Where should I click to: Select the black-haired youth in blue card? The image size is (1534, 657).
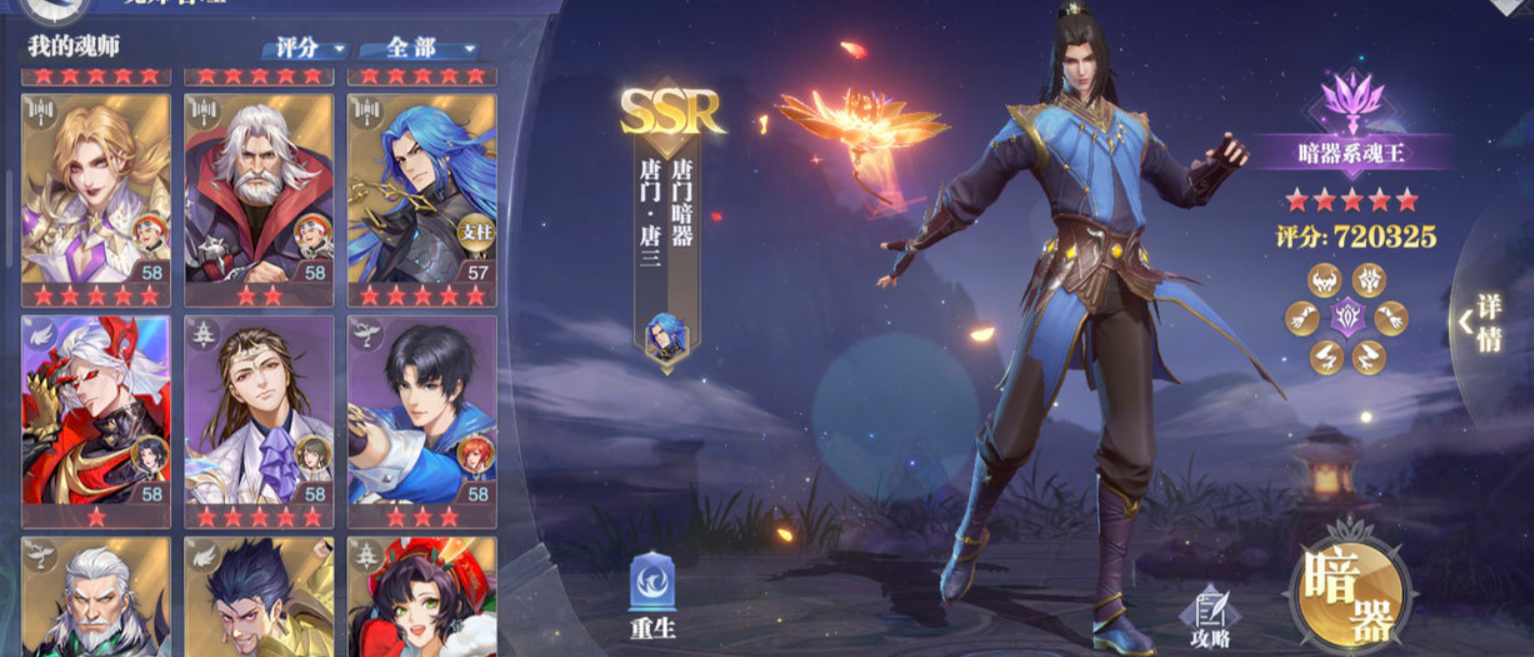[x=421, y=411]
